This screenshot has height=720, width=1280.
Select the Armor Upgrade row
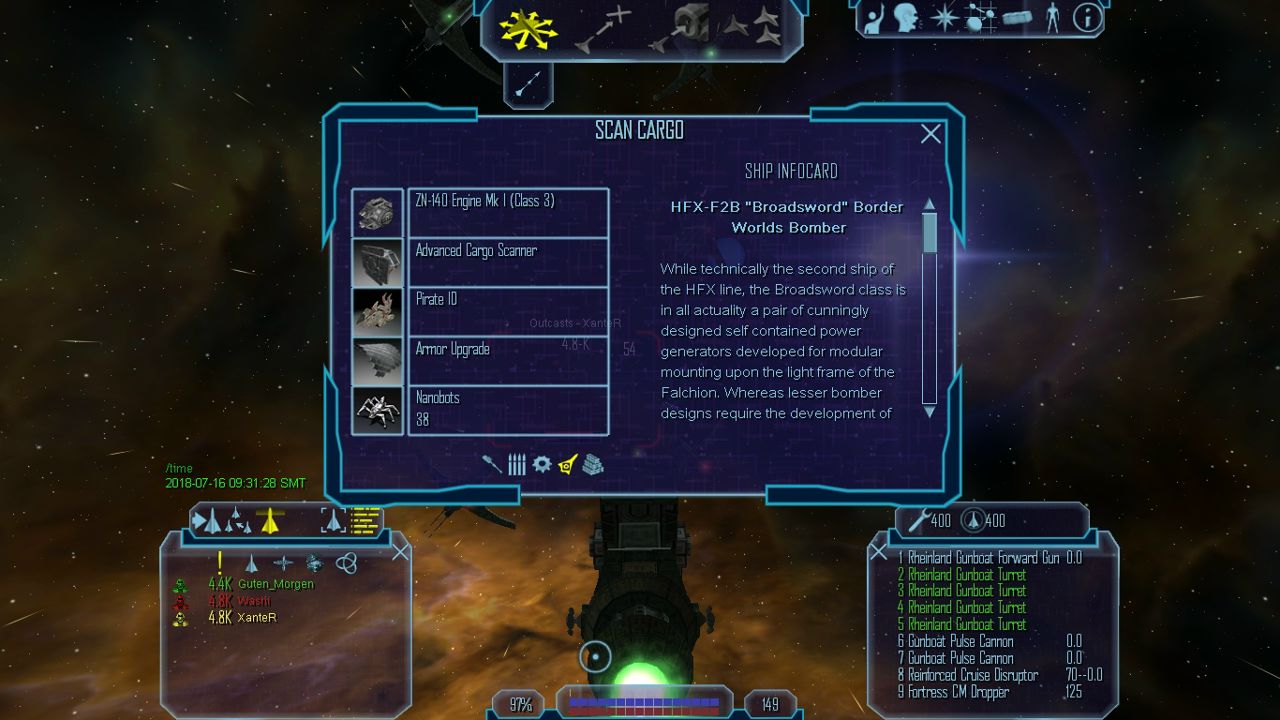(x=508, y=360)
